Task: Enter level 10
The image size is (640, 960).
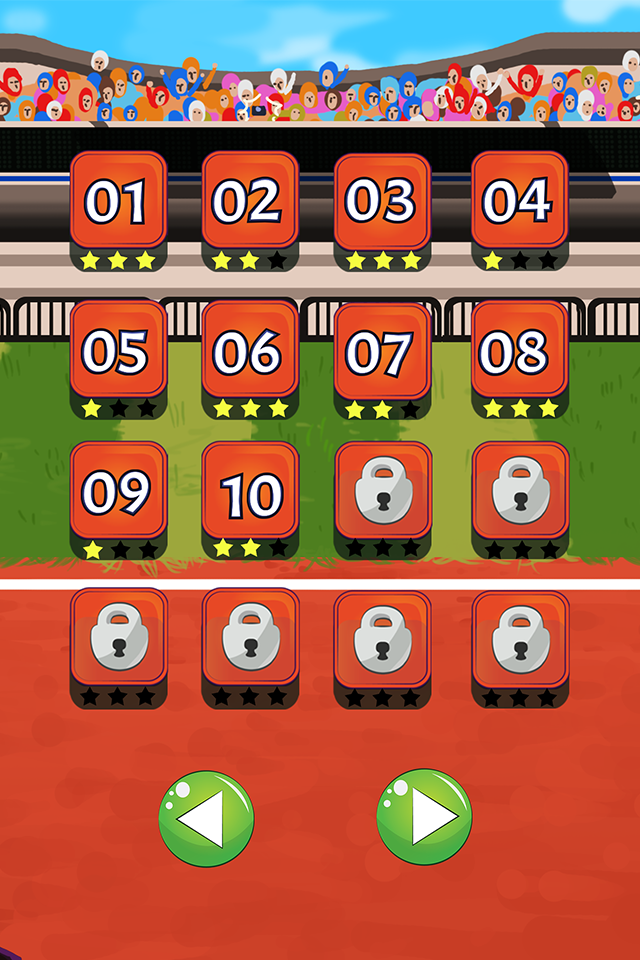Action: coord(249,492)
